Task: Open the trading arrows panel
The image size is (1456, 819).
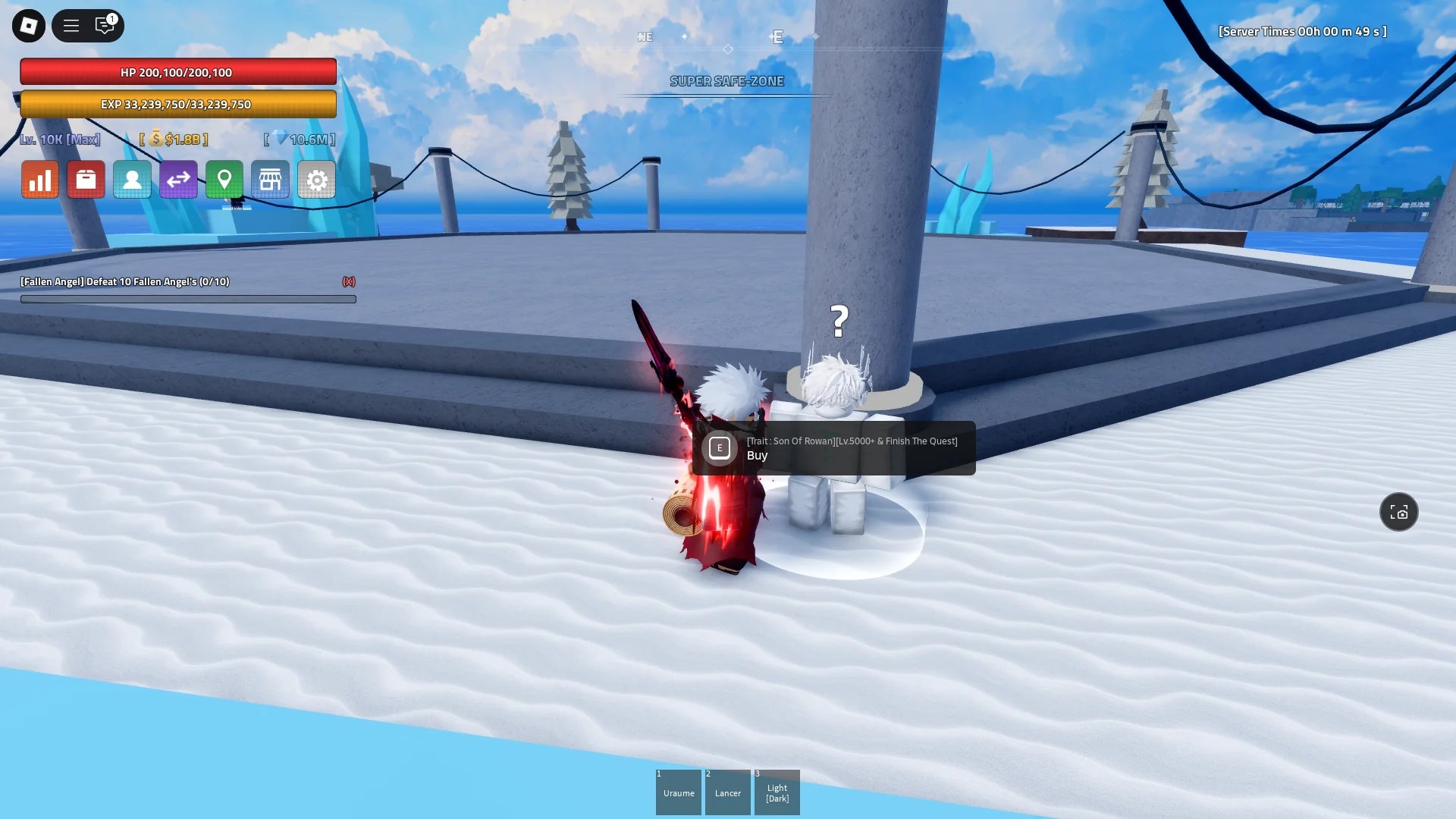Action: click(178, 180)
